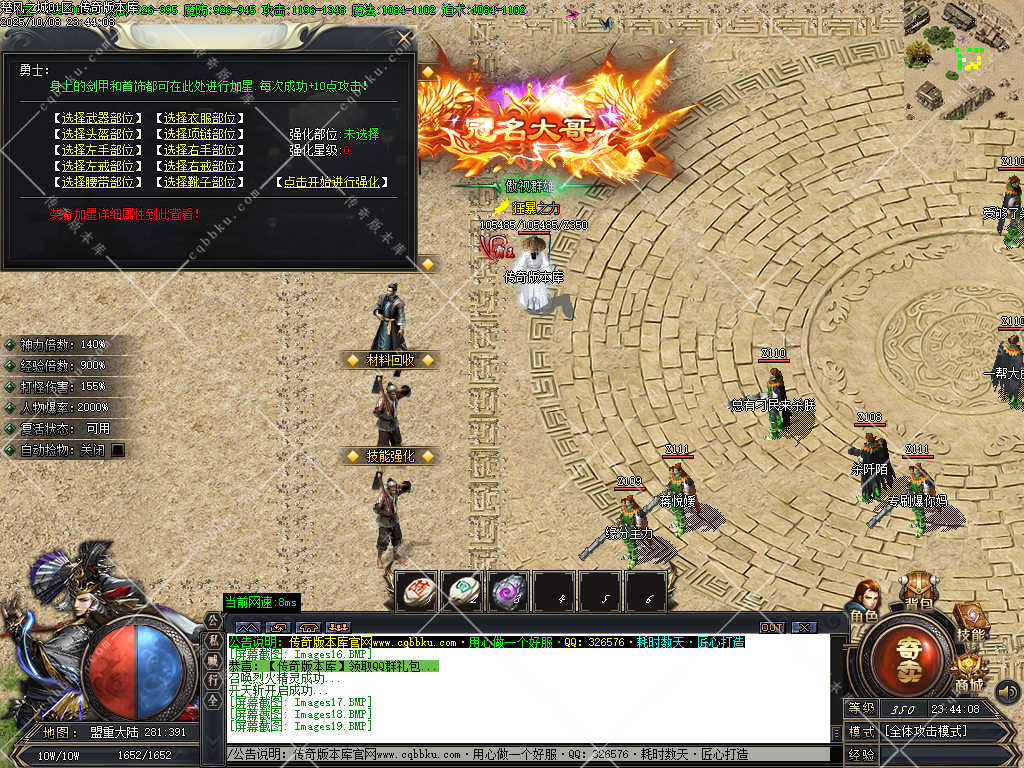Select the clothes slot option (选择衣服部位)

click(200, 118)
